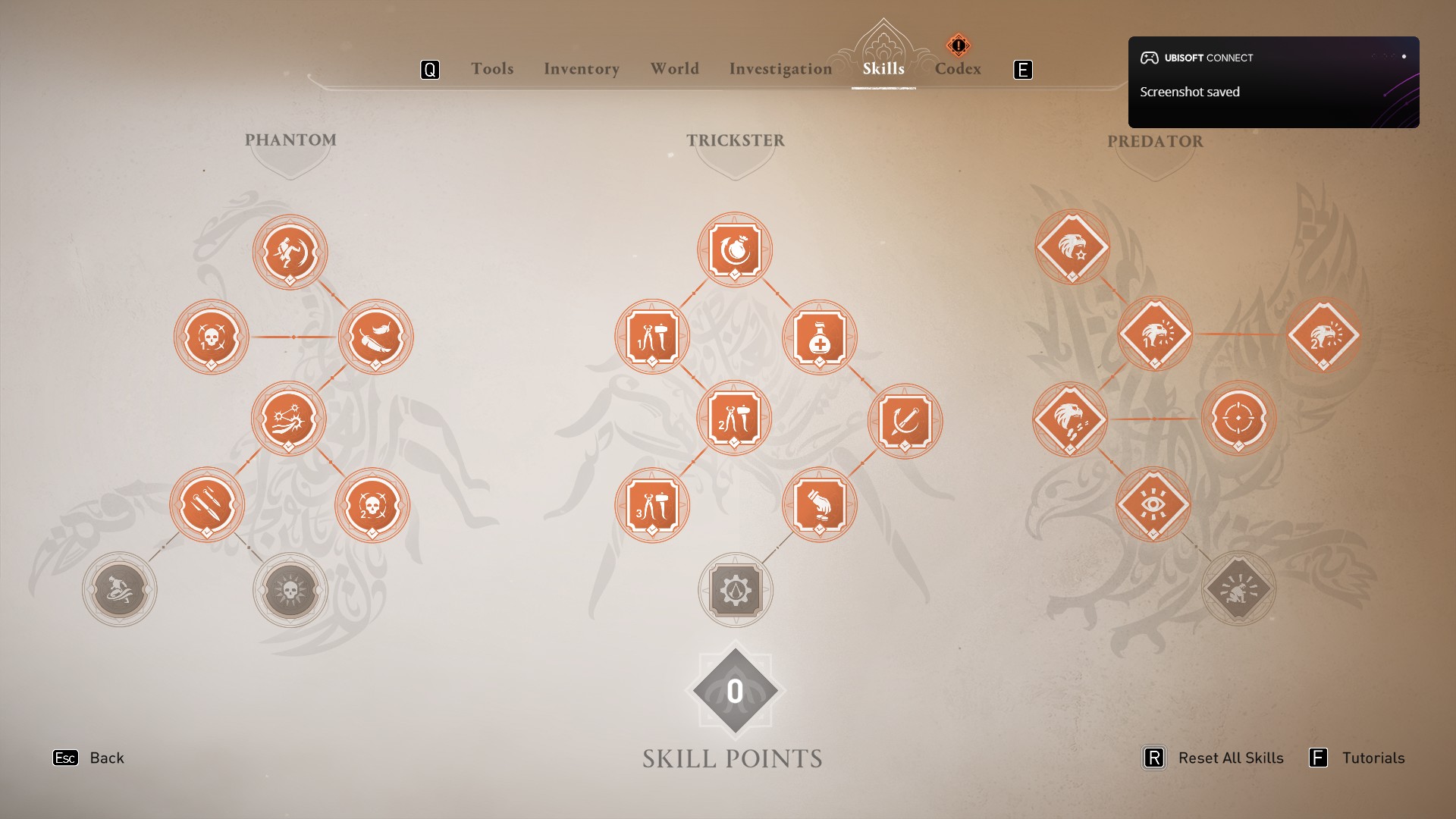
Task: Select the eagle with star skill
Action: tap(1072, 247)
